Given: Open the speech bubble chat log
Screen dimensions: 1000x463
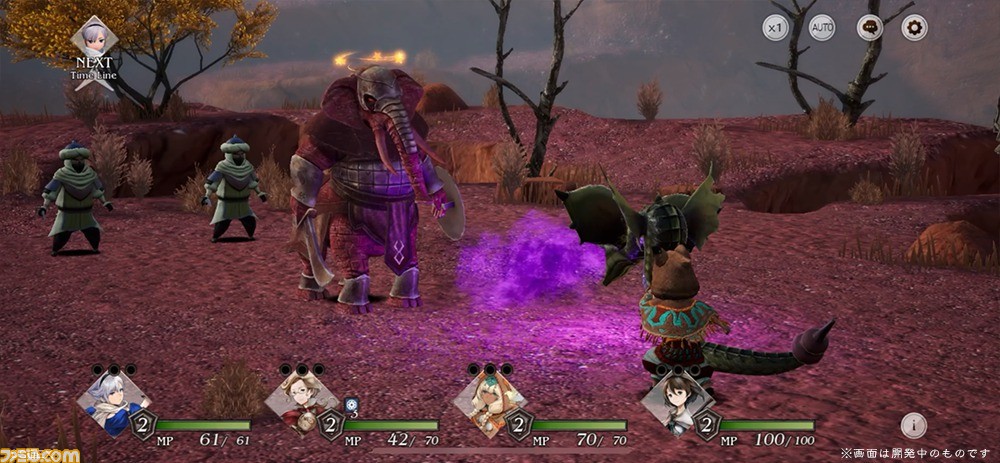Looking at the screenshot, I should pyautogui.click(x=870, y=29).
